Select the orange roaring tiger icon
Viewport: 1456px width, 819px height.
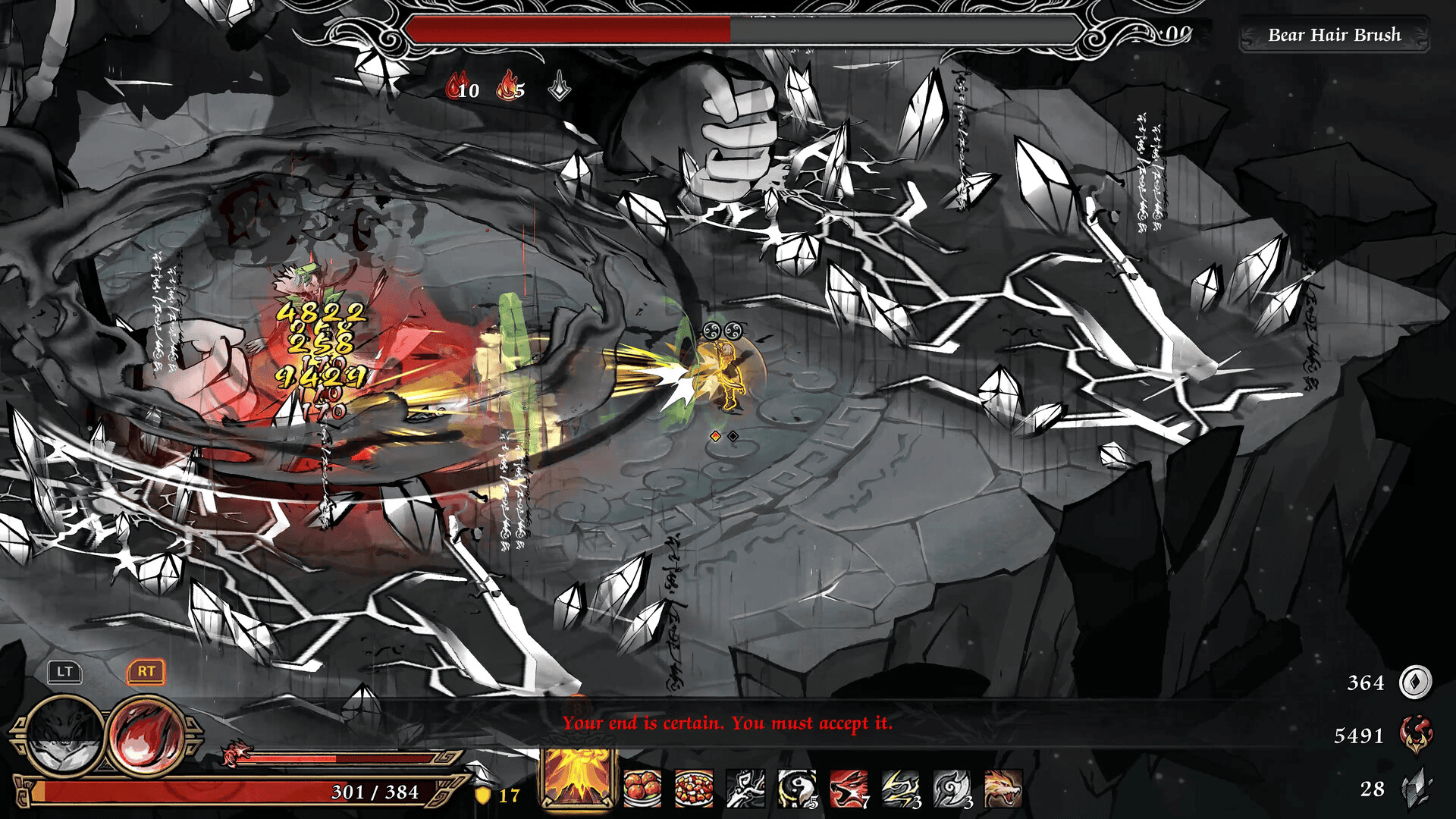1003,789
